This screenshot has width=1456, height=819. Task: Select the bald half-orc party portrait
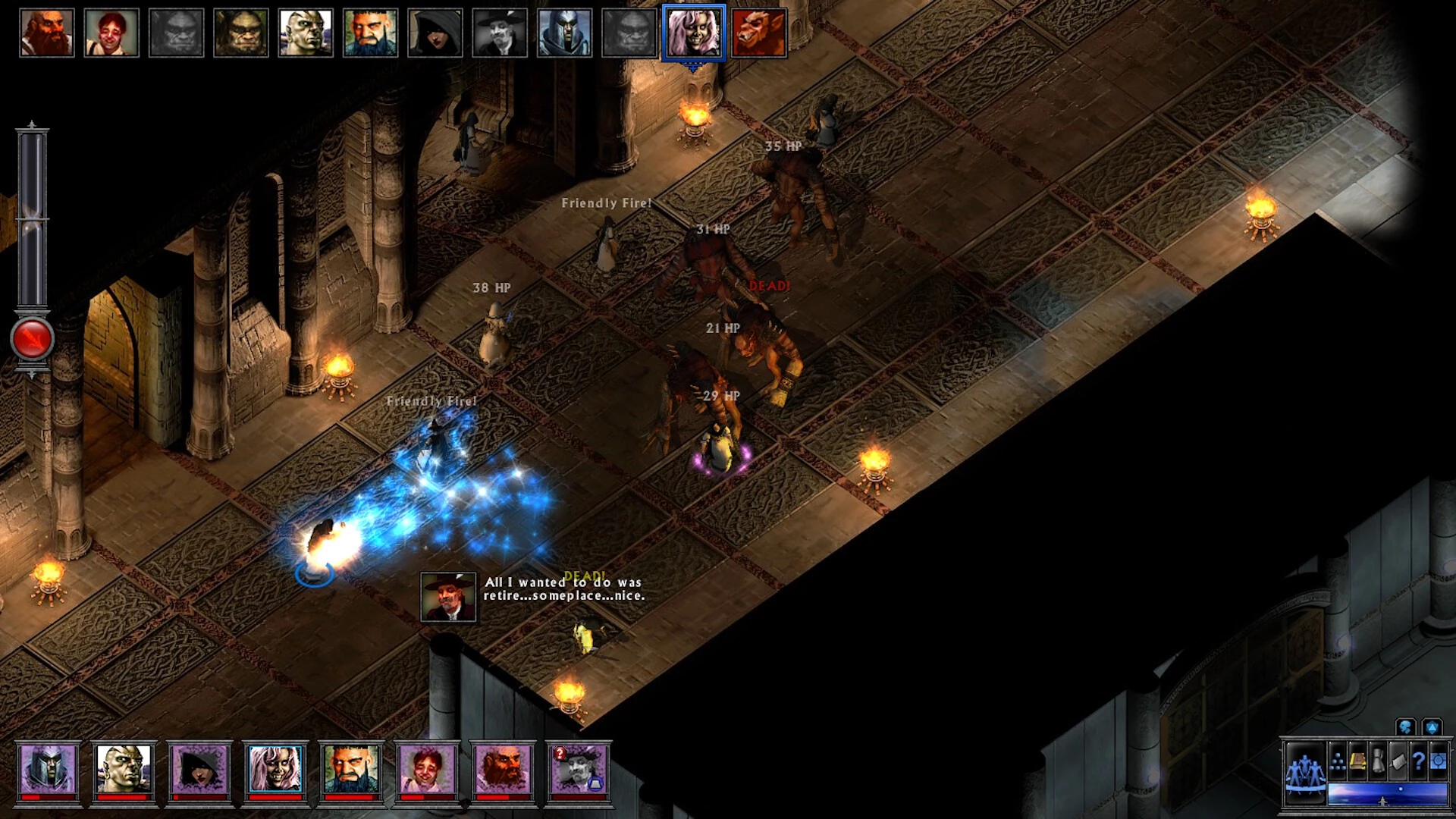pos(124,769)
